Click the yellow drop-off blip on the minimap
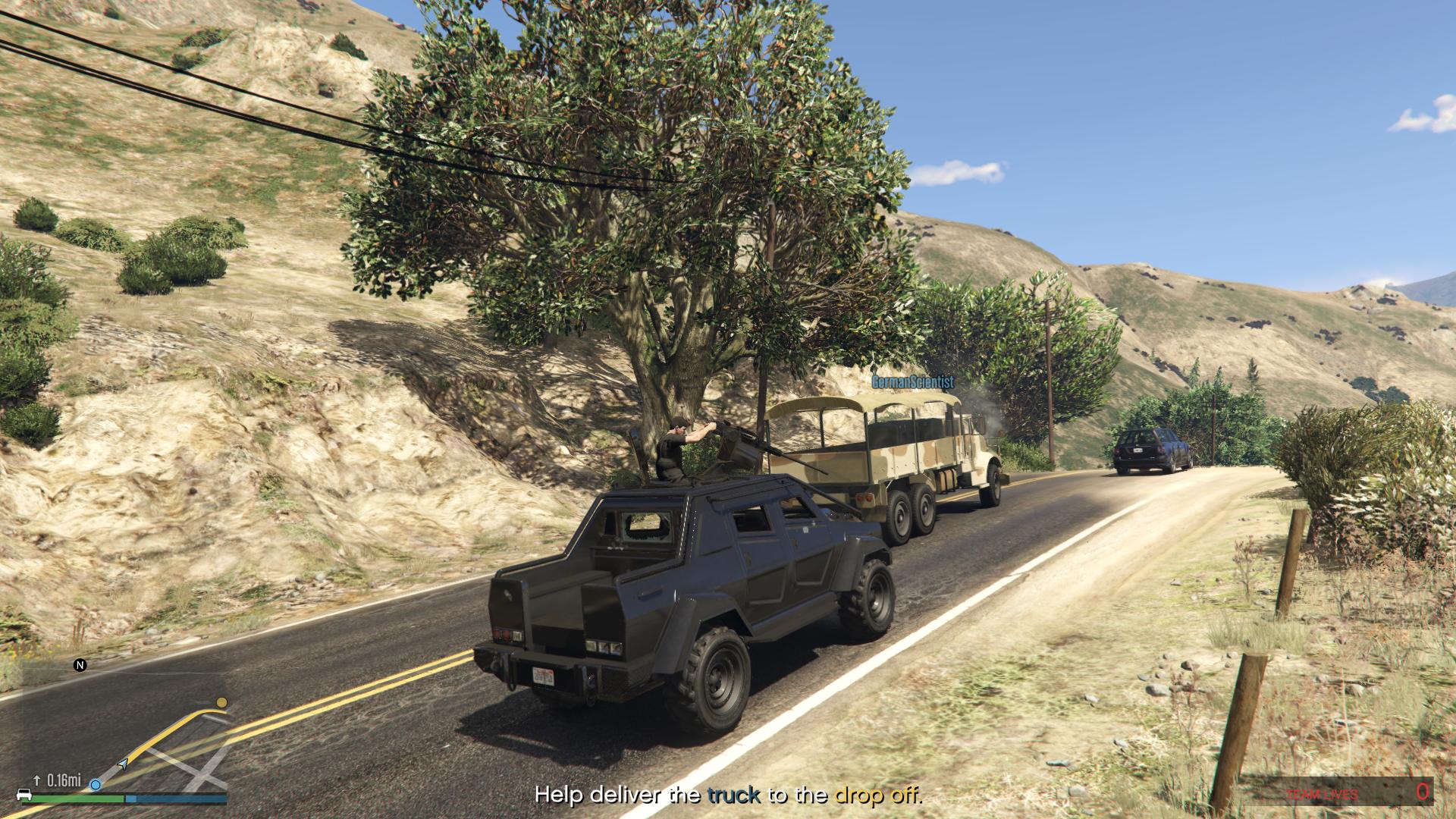 (221, 703)
